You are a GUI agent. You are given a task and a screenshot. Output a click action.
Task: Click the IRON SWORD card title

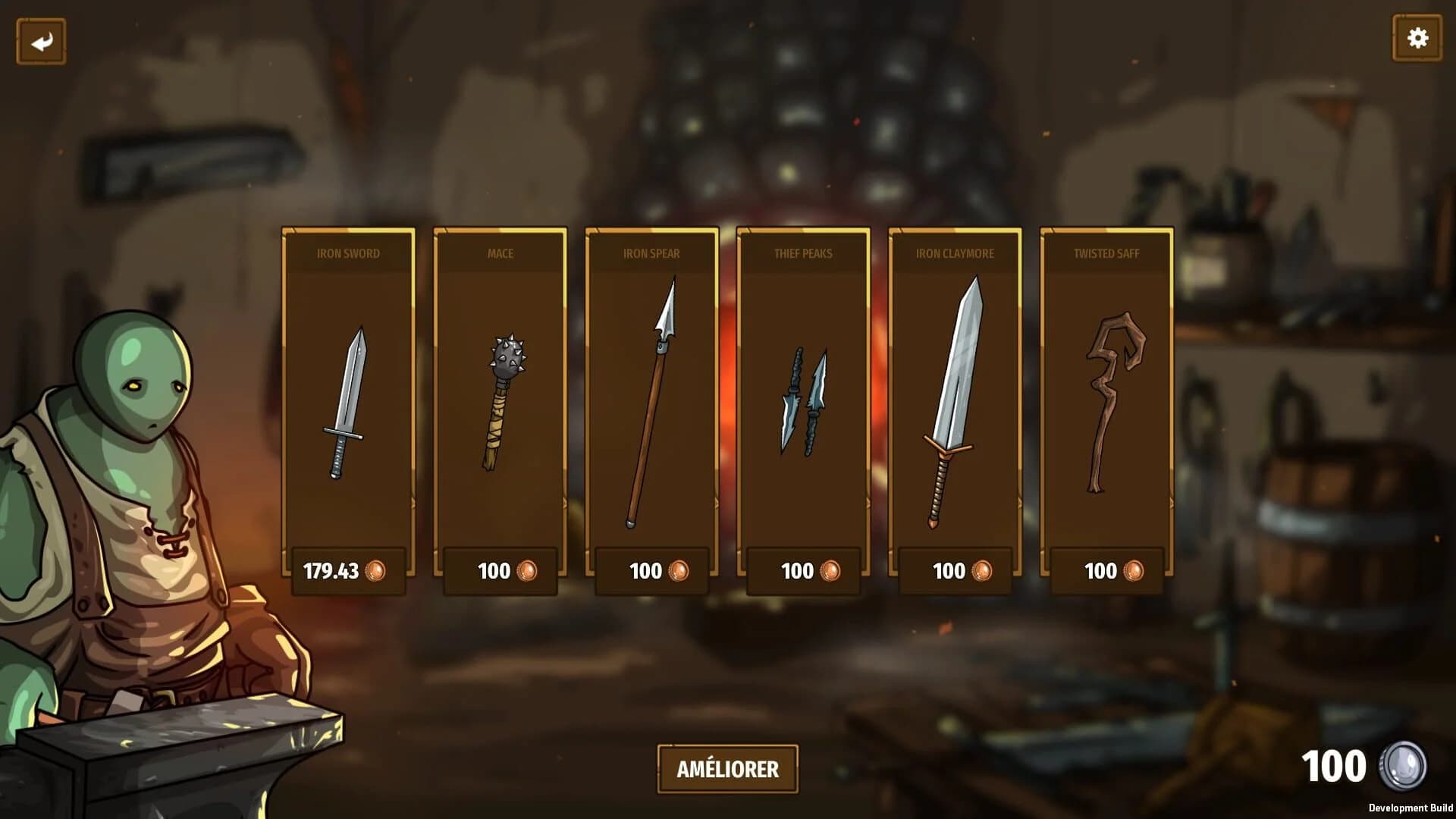[349, 254]
